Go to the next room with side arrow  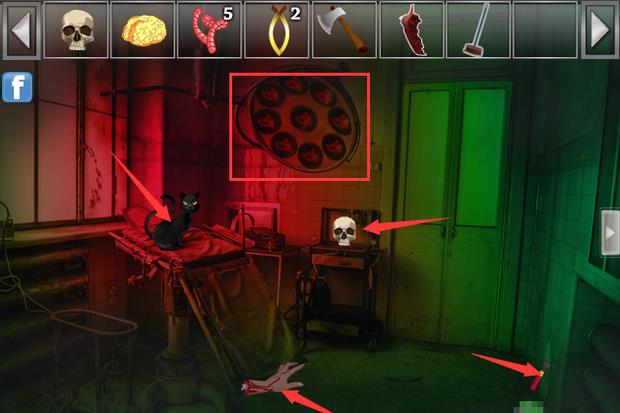tap(609, 233)
